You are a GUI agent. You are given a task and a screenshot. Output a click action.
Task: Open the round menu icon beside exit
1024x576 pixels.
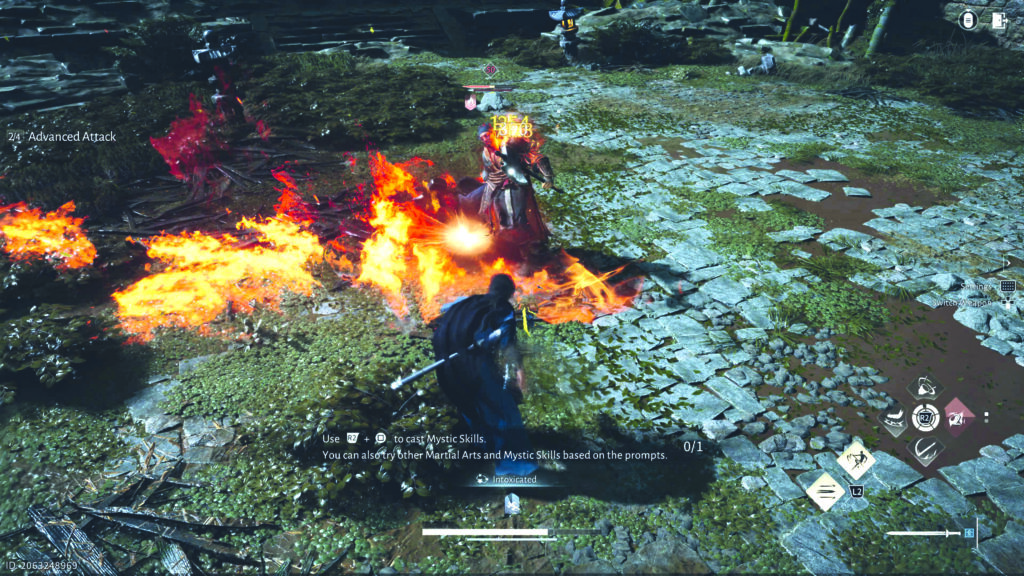(969, 20)
